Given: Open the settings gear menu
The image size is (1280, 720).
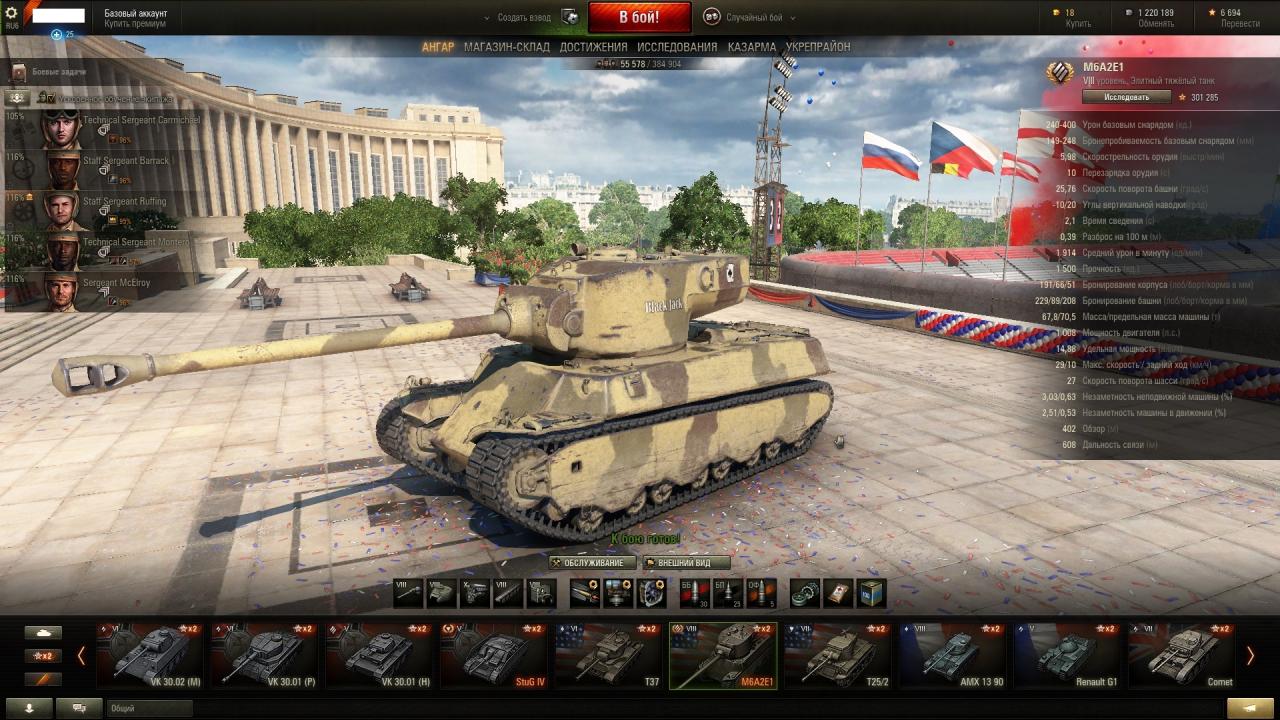Looking at the screenshot, I should point(12,13).
